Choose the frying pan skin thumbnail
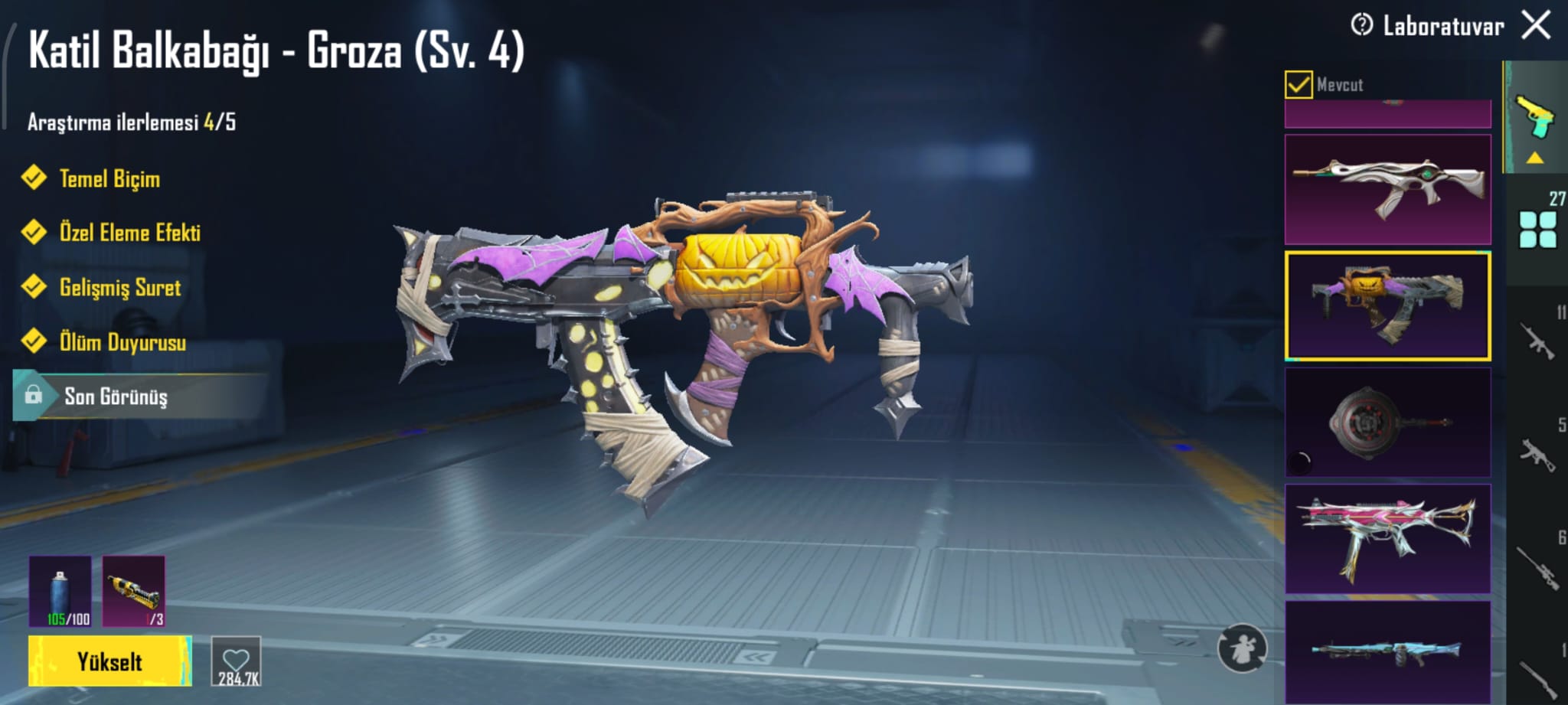 pyautogui.click(x=1387, y=422)
